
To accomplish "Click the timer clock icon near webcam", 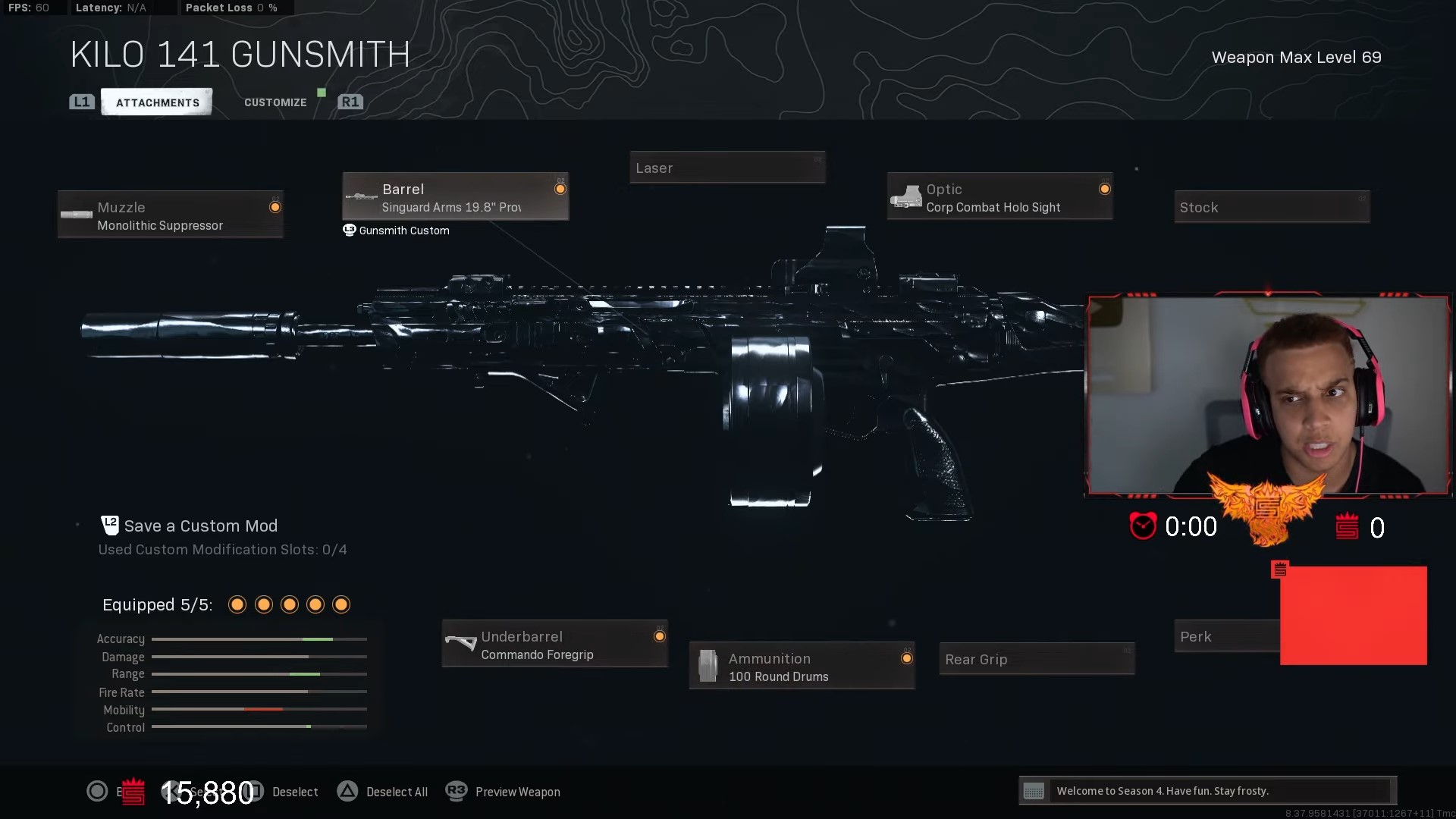I will [x=1144, y=526].
